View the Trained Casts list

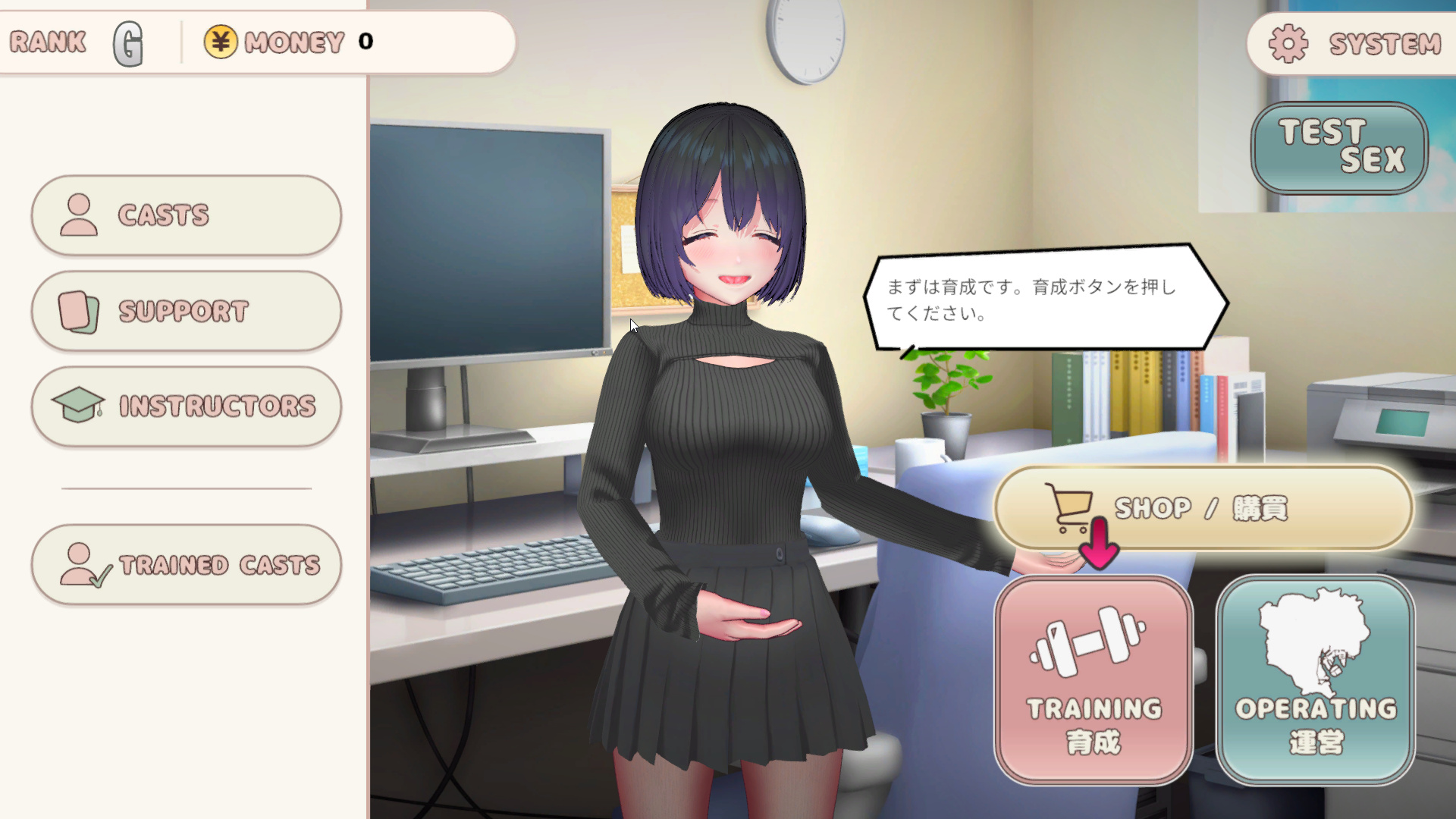point(187,565)
